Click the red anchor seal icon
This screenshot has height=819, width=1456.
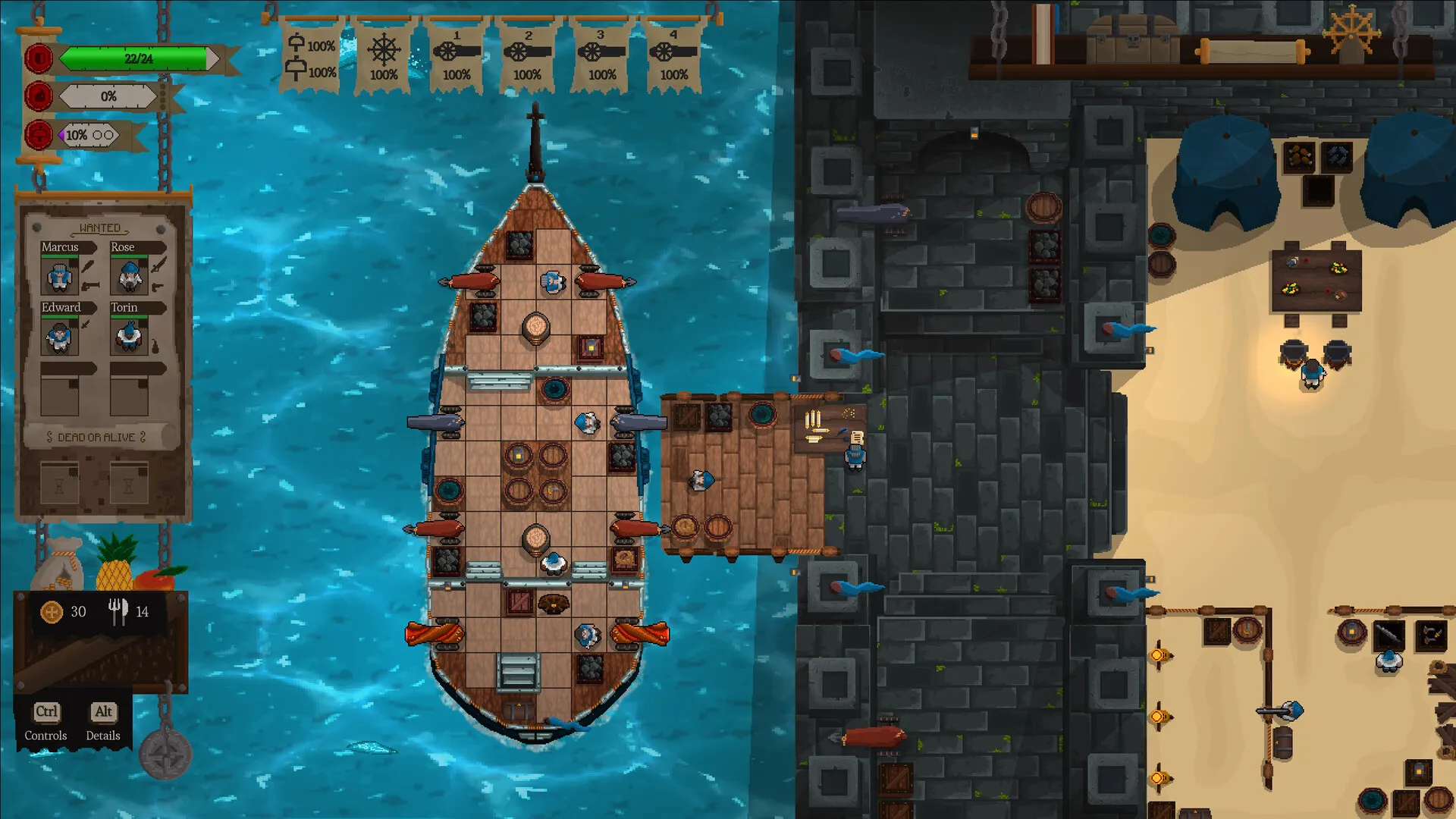click(39, 135)
